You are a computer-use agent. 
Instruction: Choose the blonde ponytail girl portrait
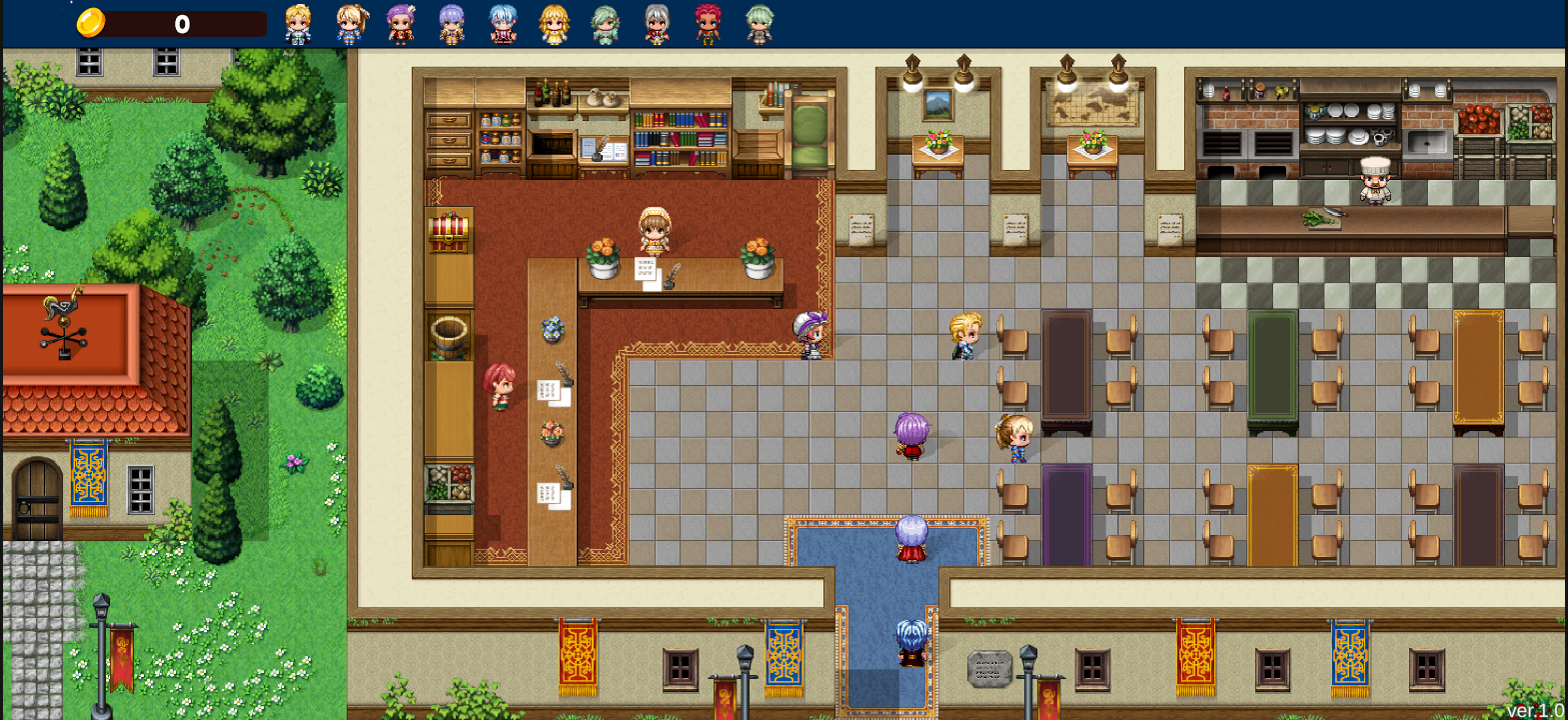click(x=350, y=24)
